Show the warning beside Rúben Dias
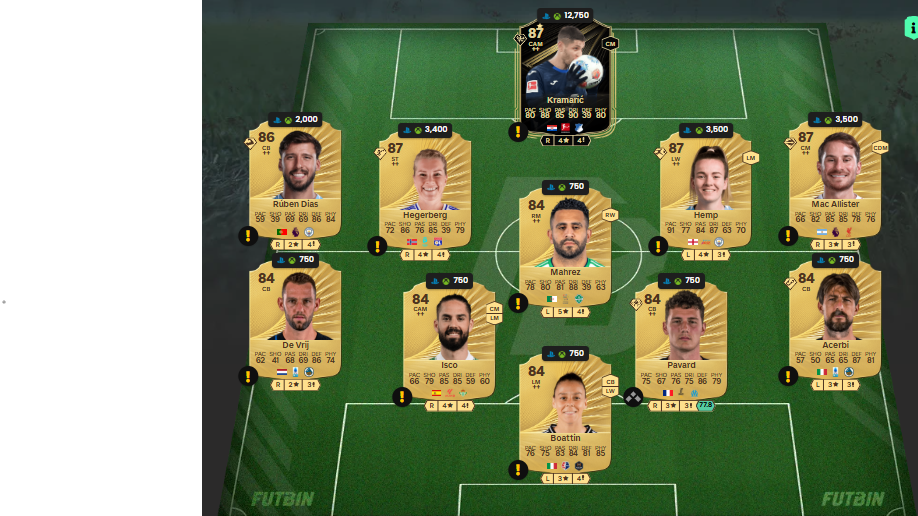 248,236
